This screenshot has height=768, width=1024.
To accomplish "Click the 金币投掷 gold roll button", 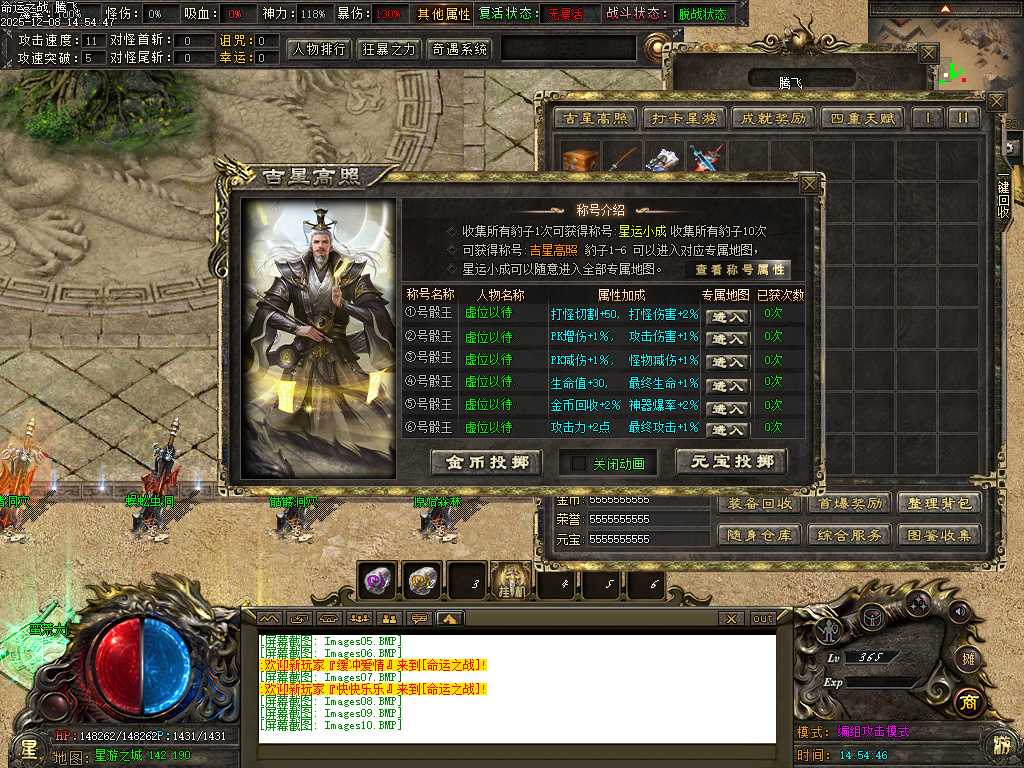I will pyautogui.click(x=486, y=462).
